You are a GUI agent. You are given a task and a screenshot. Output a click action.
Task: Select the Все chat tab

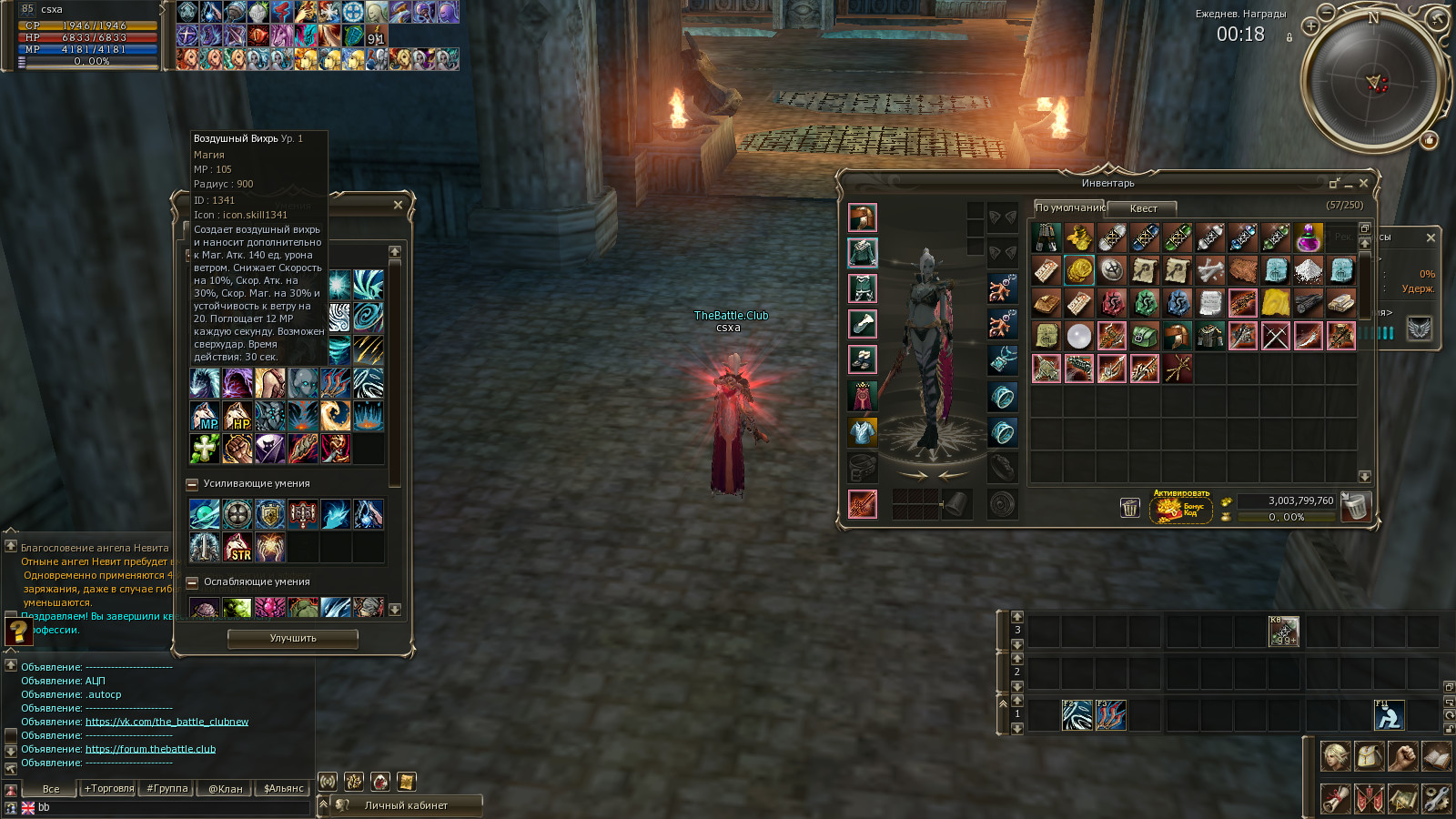tap(51, 789)
